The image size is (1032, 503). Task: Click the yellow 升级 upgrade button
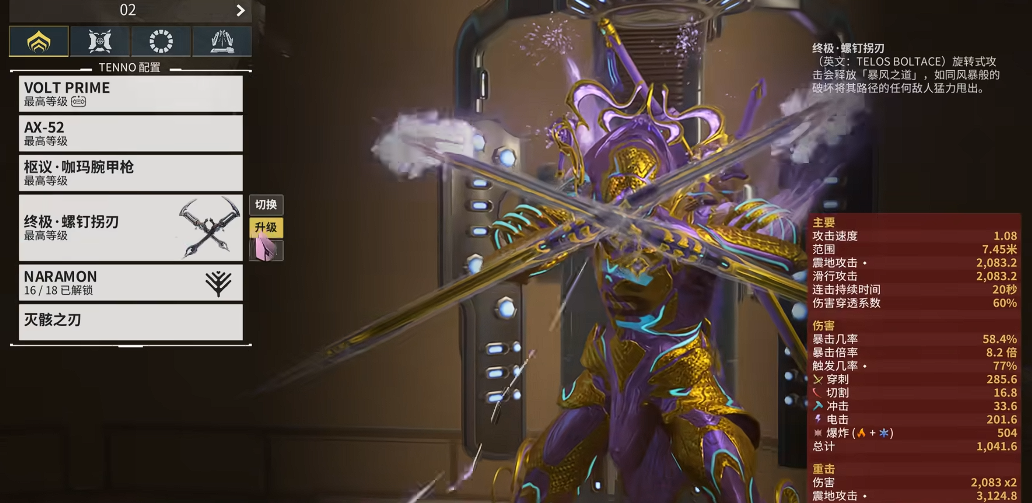coord(265,227)
